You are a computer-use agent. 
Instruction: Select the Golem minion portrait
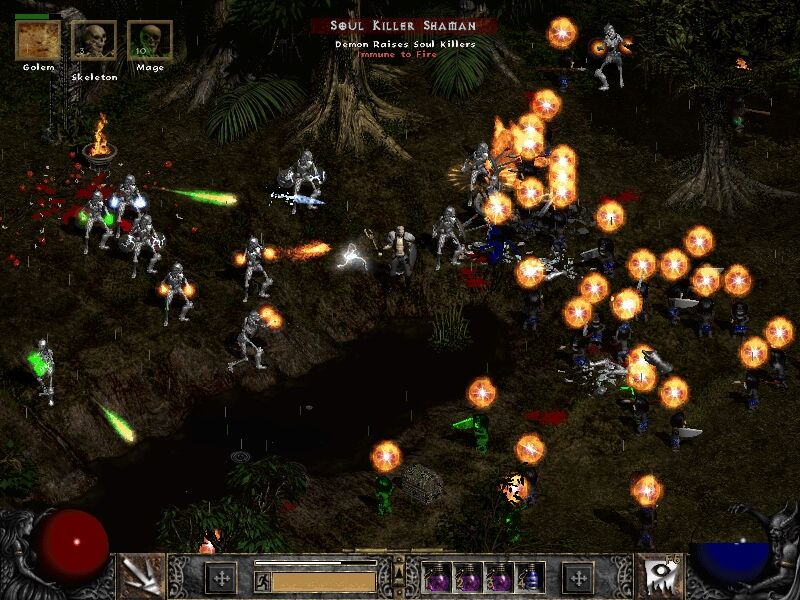click(x=37, y=41)
